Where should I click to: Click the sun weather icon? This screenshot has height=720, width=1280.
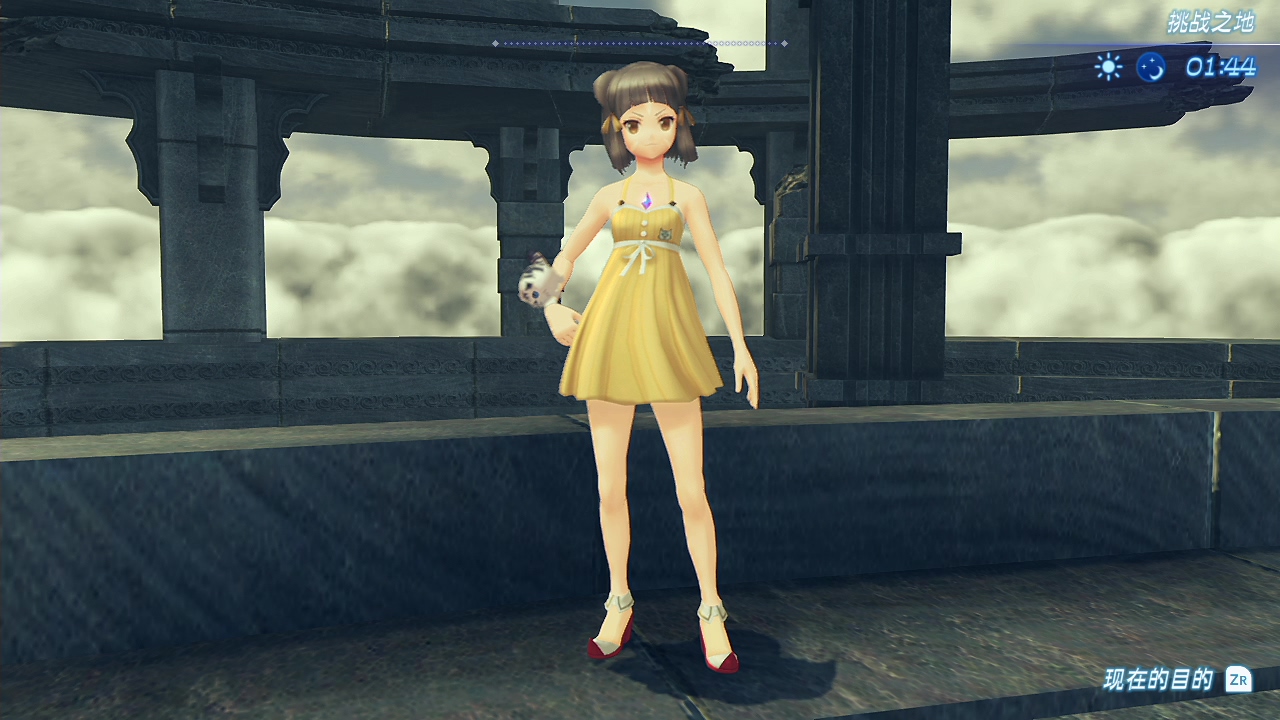coord(1108,67)
